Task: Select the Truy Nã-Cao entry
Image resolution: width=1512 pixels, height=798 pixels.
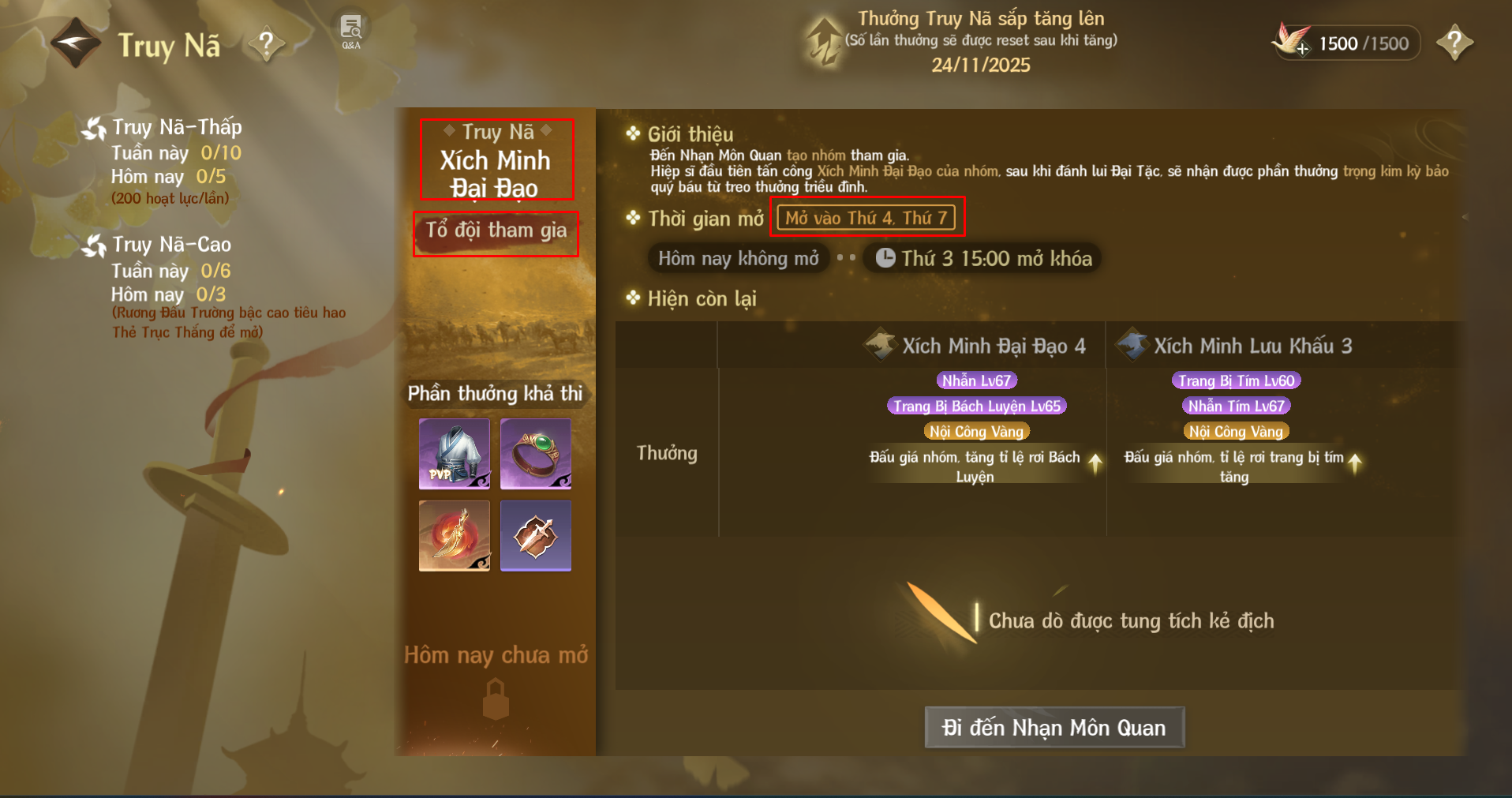Action: (x=170, y=245)
